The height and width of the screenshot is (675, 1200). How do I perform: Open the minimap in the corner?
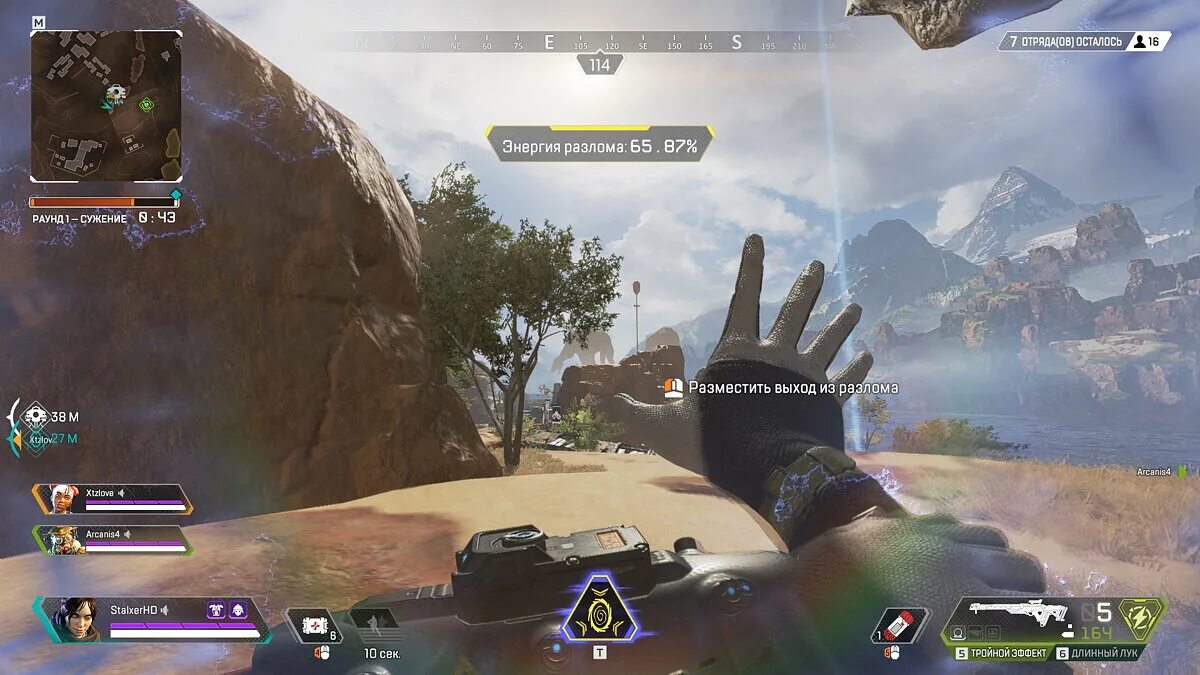point(106,105)
